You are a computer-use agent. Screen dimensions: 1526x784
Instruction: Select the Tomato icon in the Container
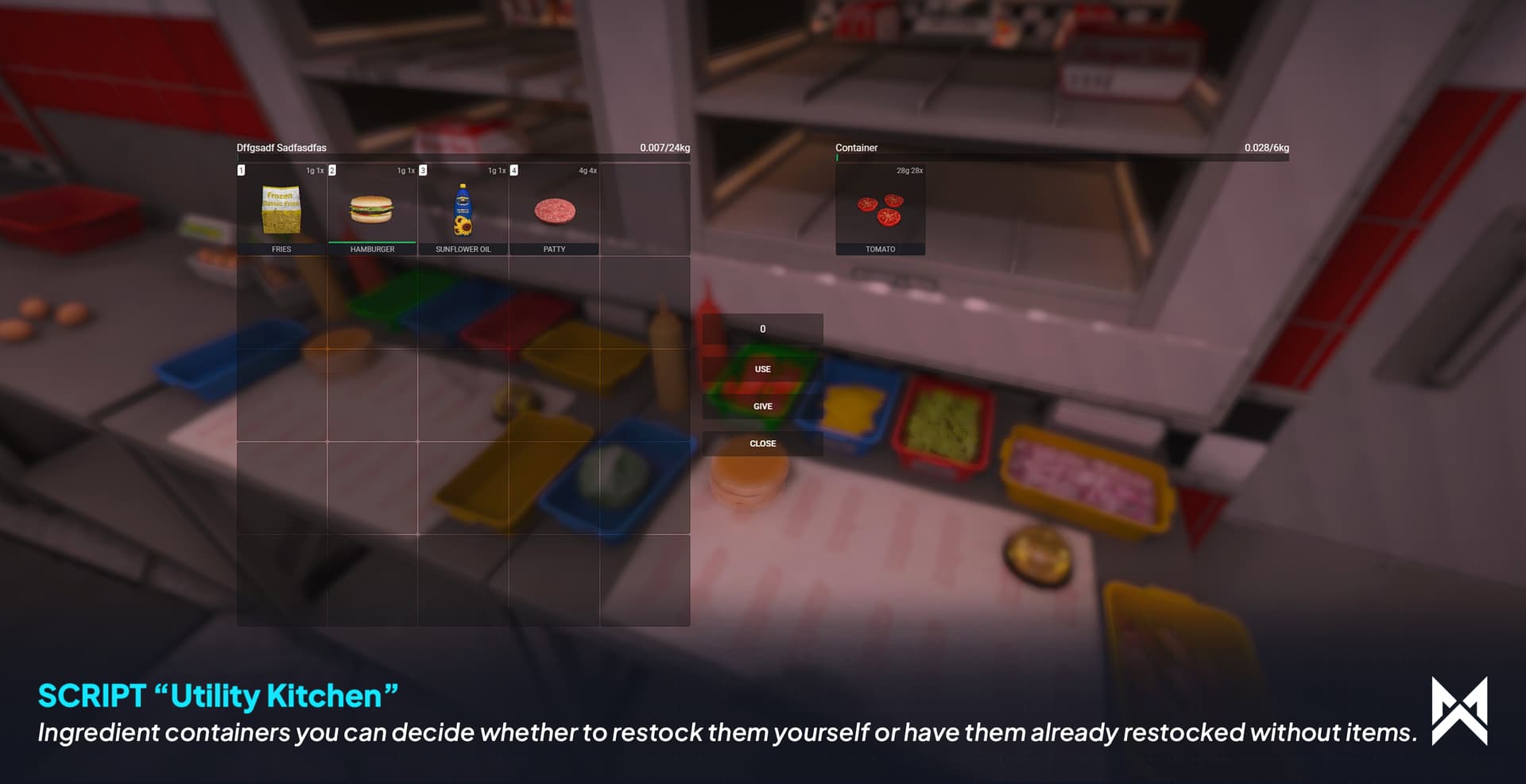click(881, 209)
